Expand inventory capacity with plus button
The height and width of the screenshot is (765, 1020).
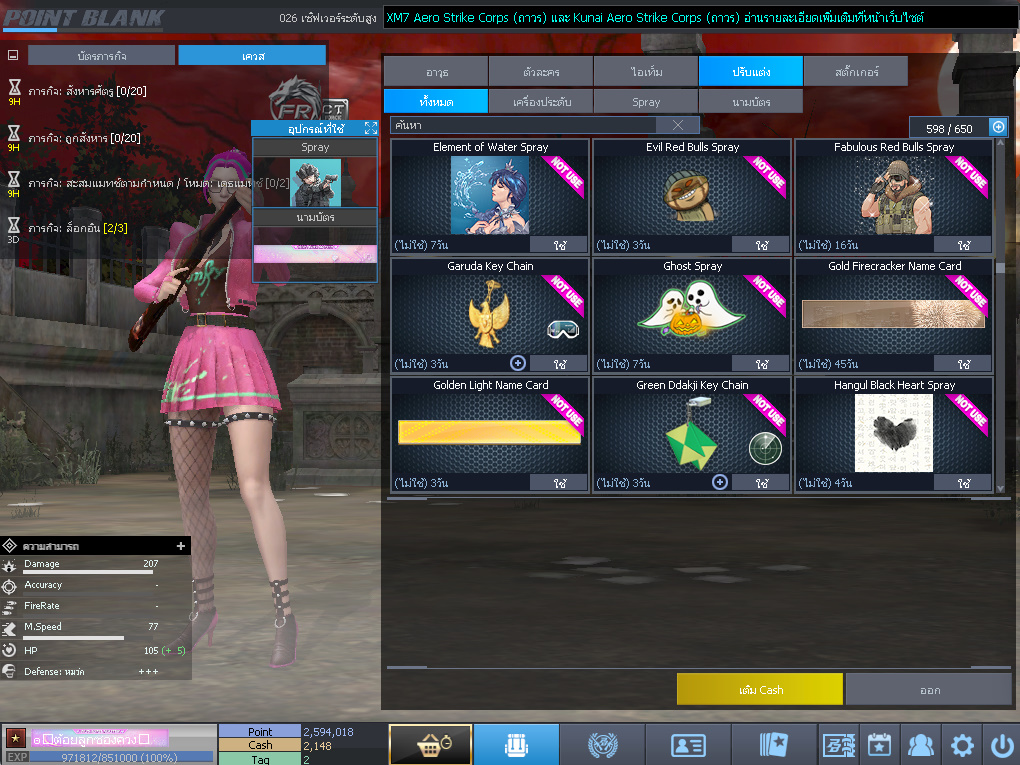(x=997, y=127)
